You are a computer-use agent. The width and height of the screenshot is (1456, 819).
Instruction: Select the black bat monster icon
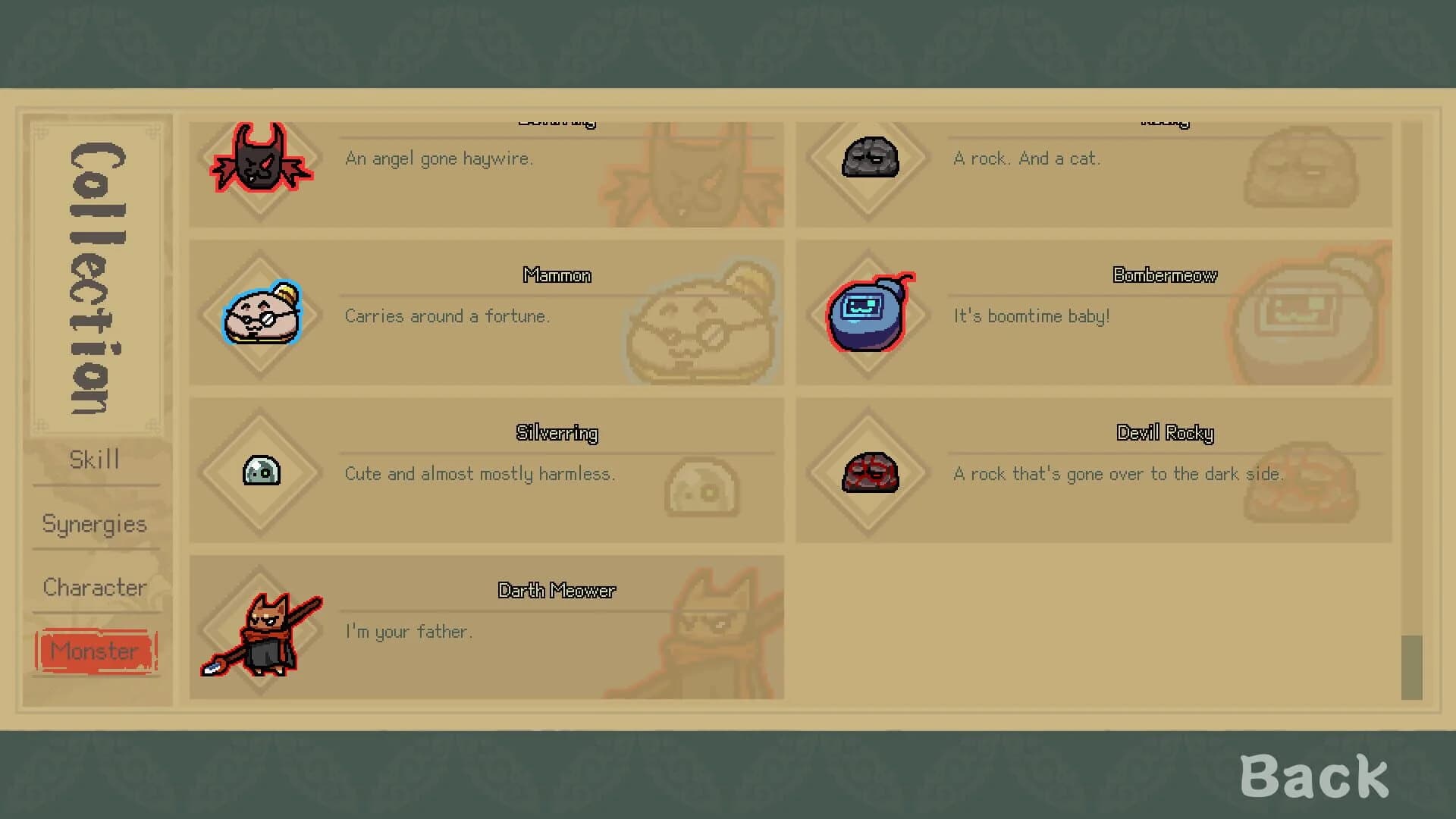(260, 161)
